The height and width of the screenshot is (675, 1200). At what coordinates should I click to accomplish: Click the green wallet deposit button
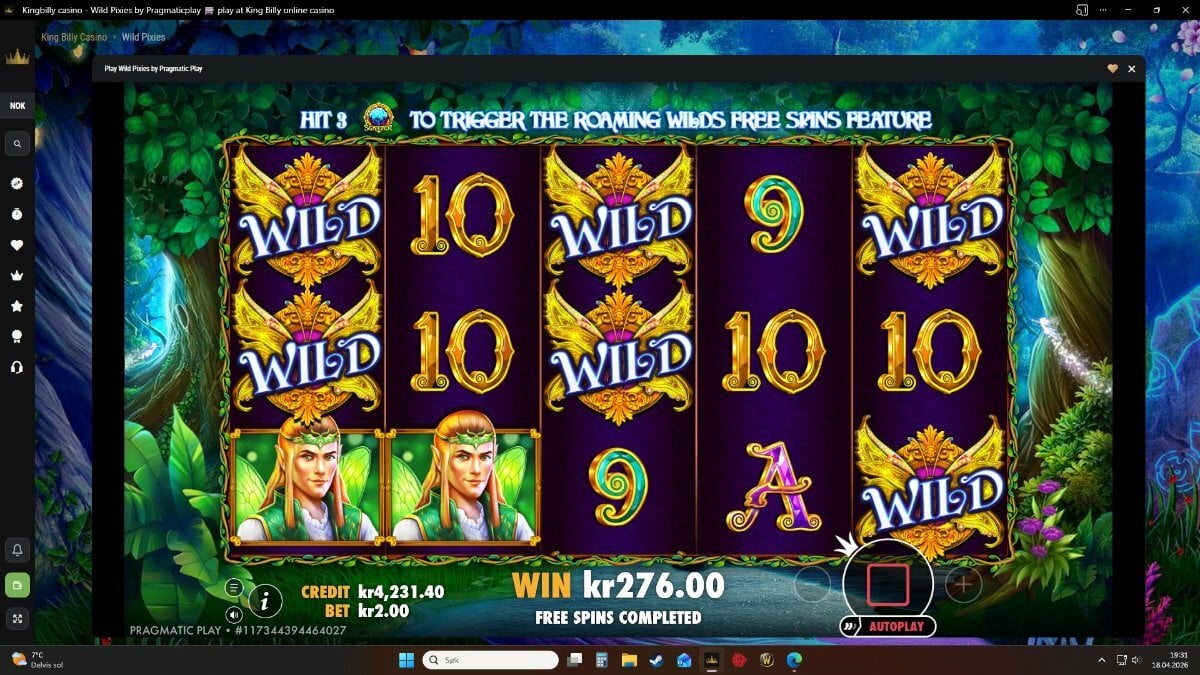[17, 584]
